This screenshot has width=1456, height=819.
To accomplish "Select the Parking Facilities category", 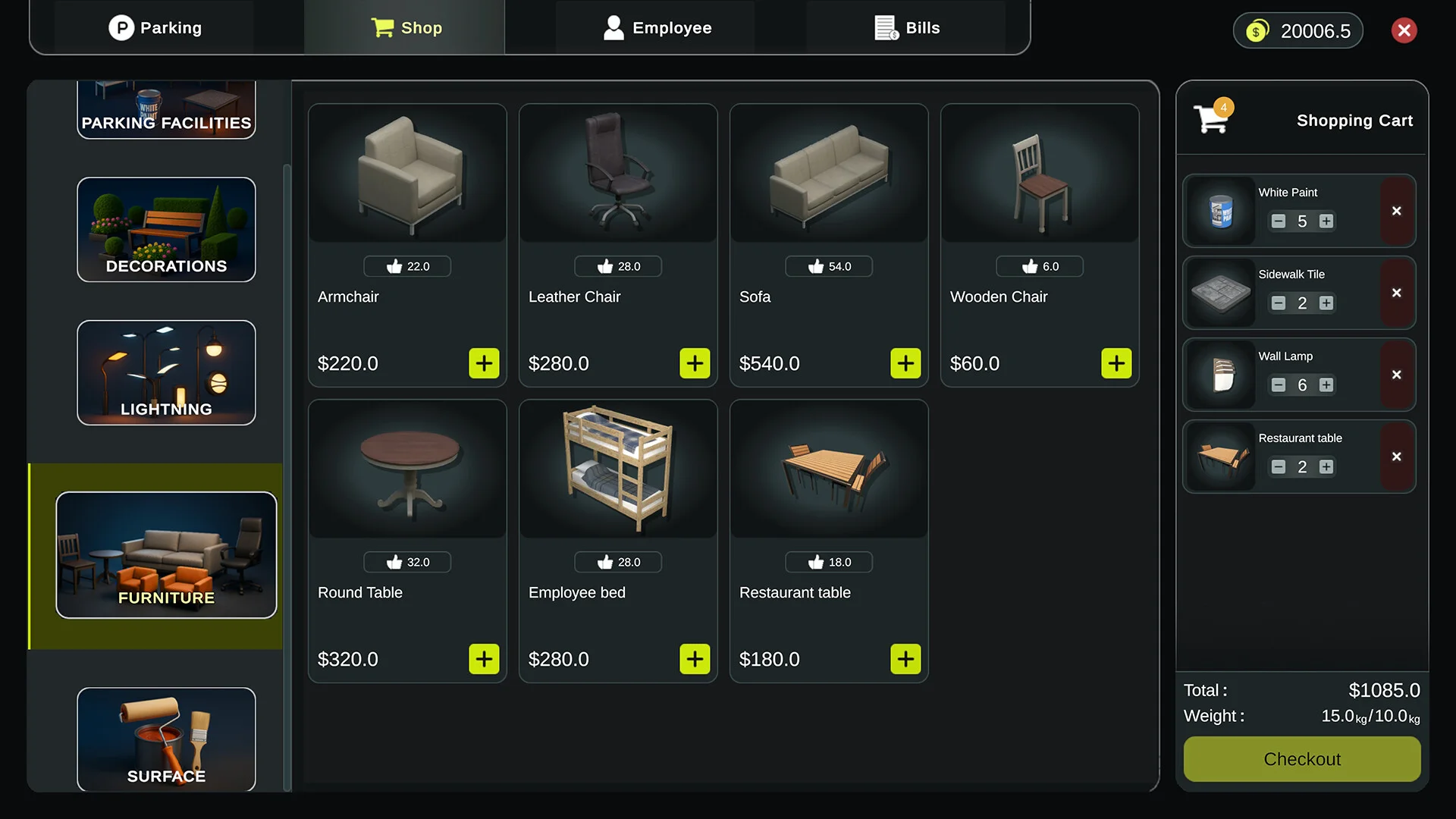I will click(x=166, y=111).
